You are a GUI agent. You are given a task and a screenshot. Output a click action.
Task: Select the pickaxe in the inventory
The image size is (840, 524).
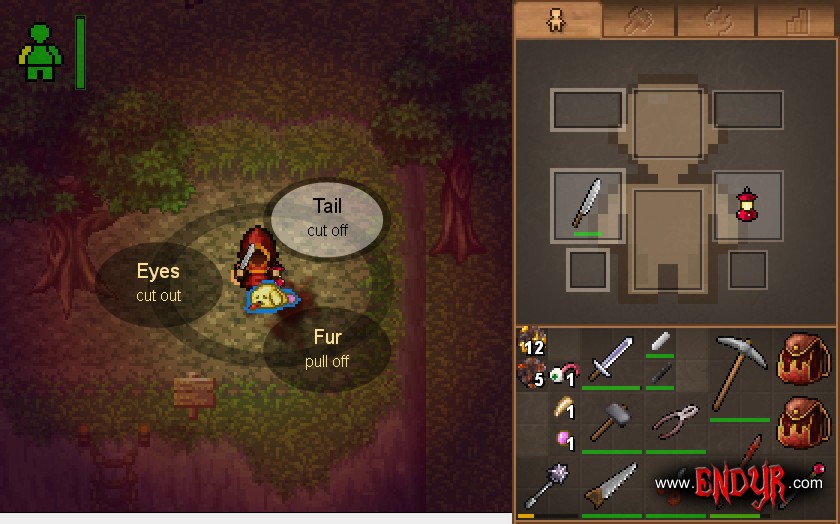[x=740, y=370]
